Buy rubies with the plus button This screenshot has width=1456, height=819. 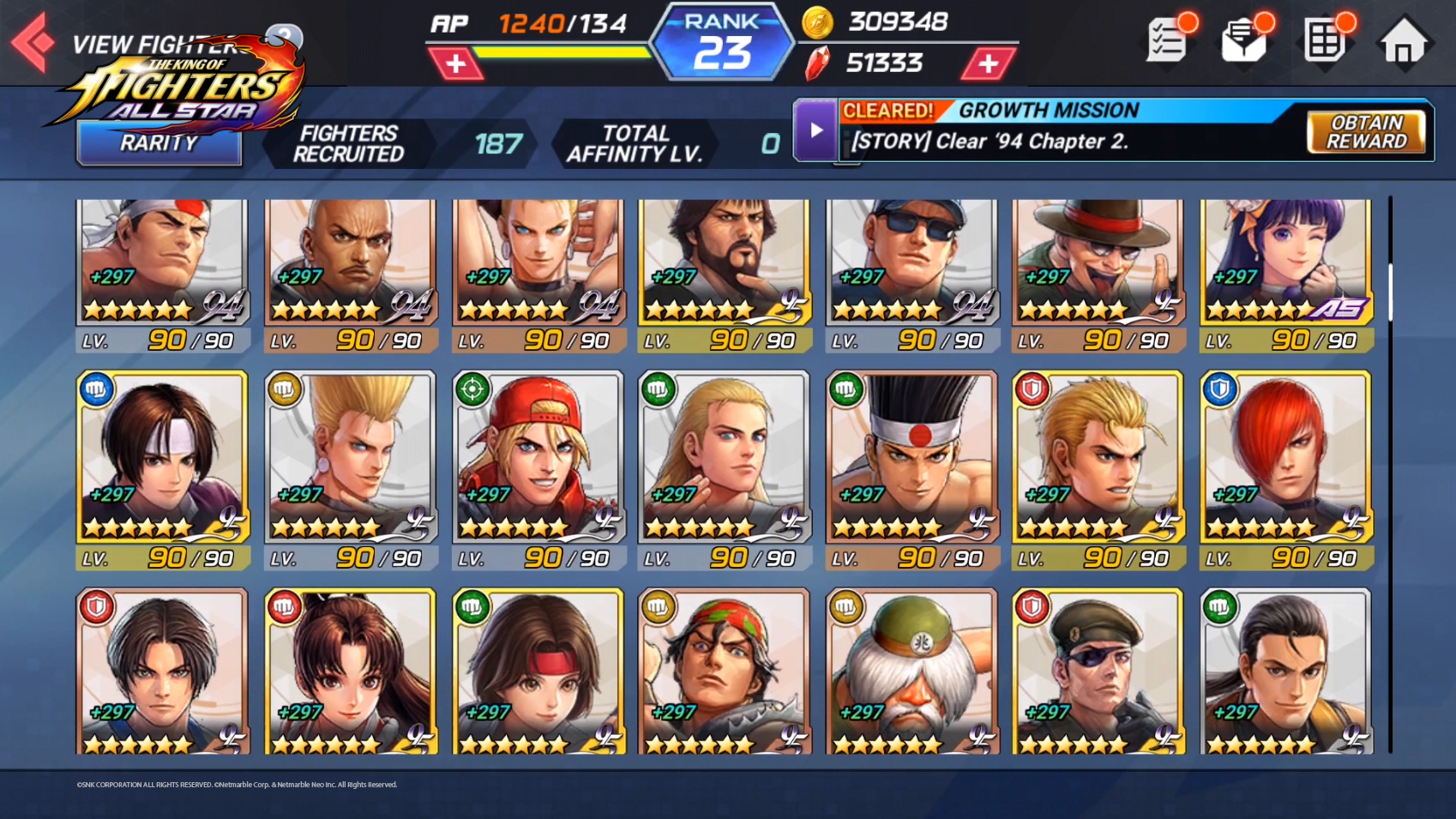coord(988,63)
